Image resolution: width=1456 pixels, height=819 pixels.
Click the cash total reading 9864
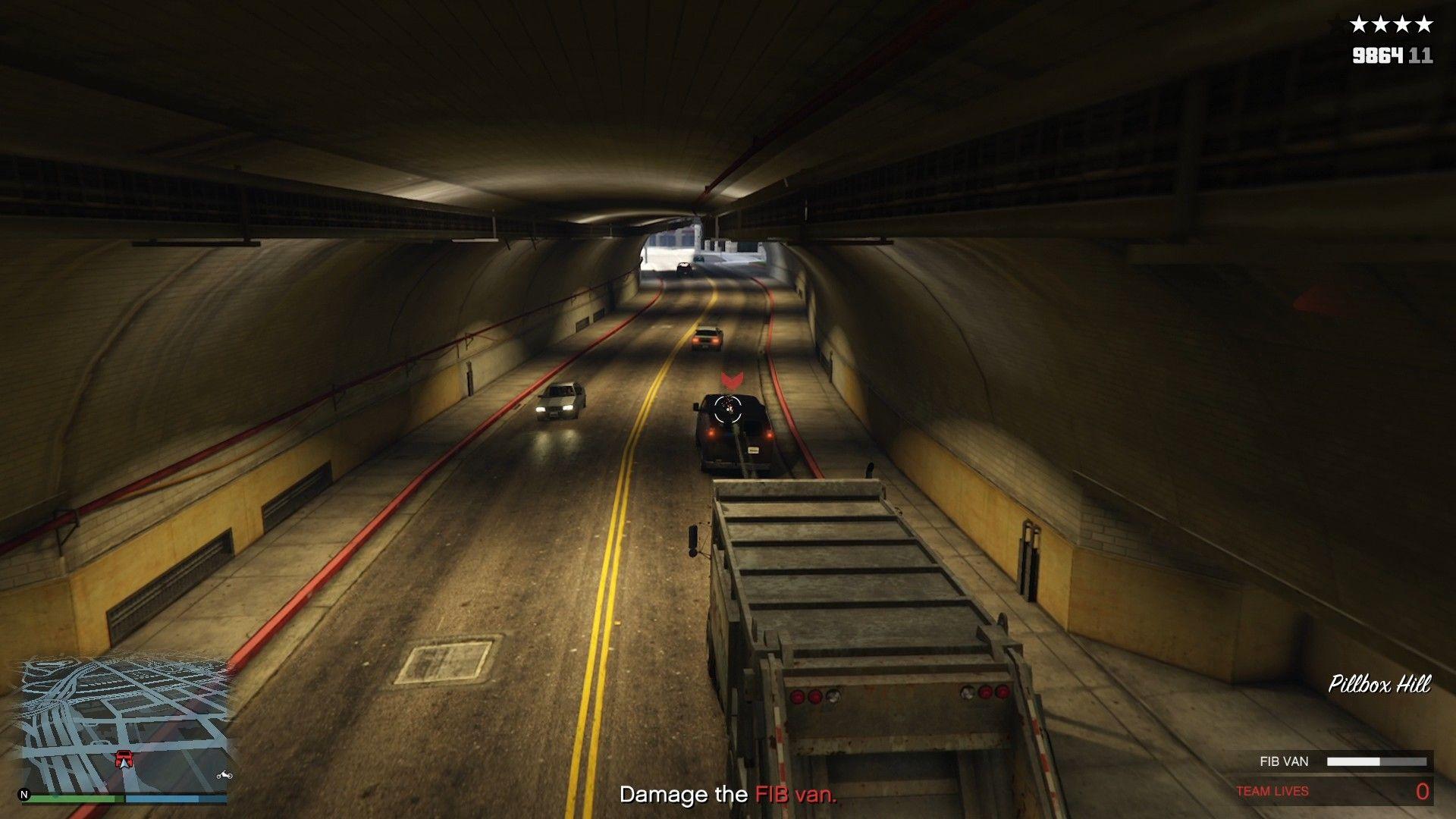1376,56
